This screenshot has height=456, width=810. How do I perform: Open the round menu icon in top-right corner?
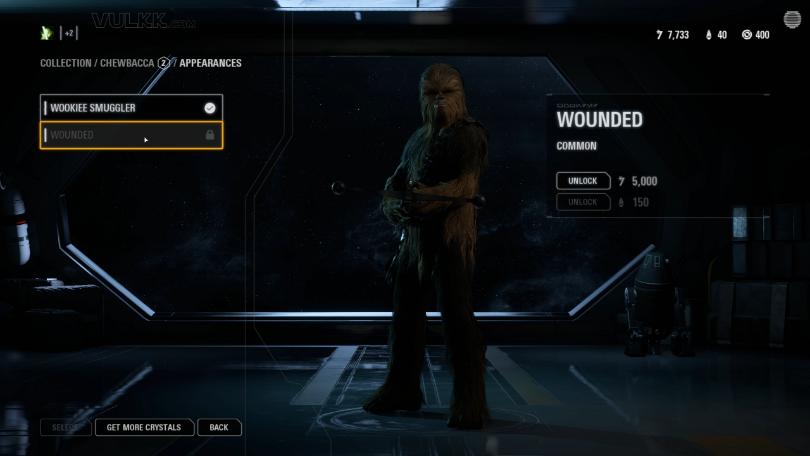pyautogui.click(x=791, y=20)
